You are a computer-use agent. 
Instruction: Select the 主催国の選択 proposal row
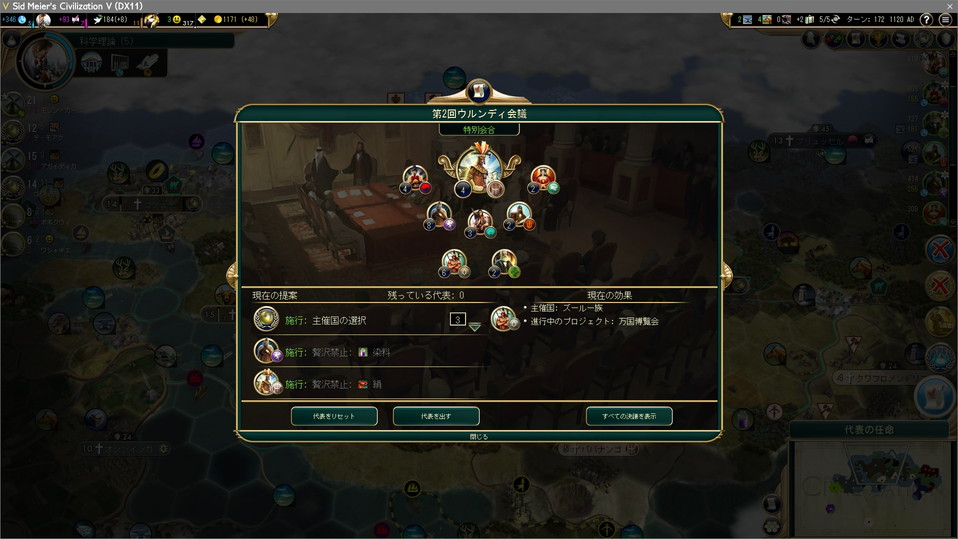[x=340, y=320]
